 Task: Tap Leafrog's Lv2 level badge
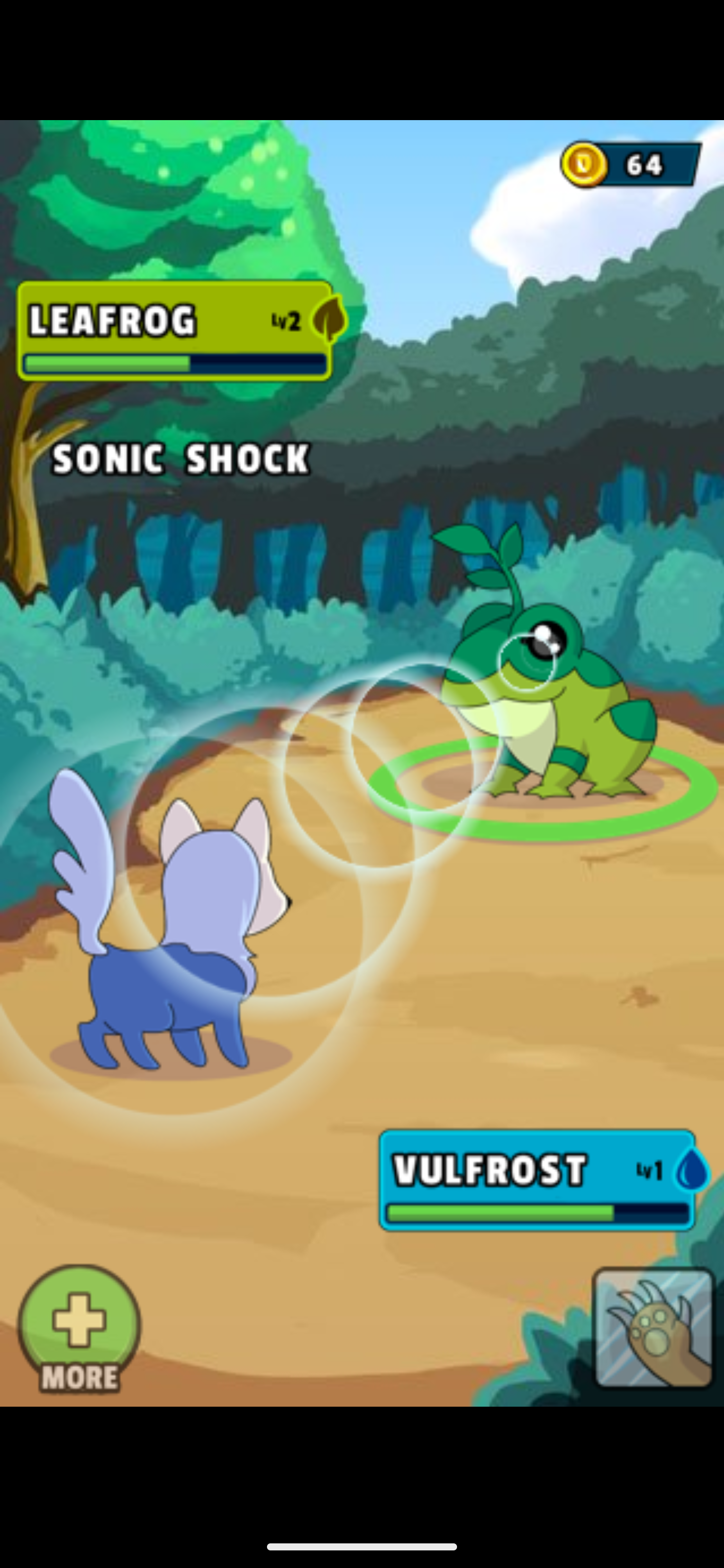(x=287, y=322)
